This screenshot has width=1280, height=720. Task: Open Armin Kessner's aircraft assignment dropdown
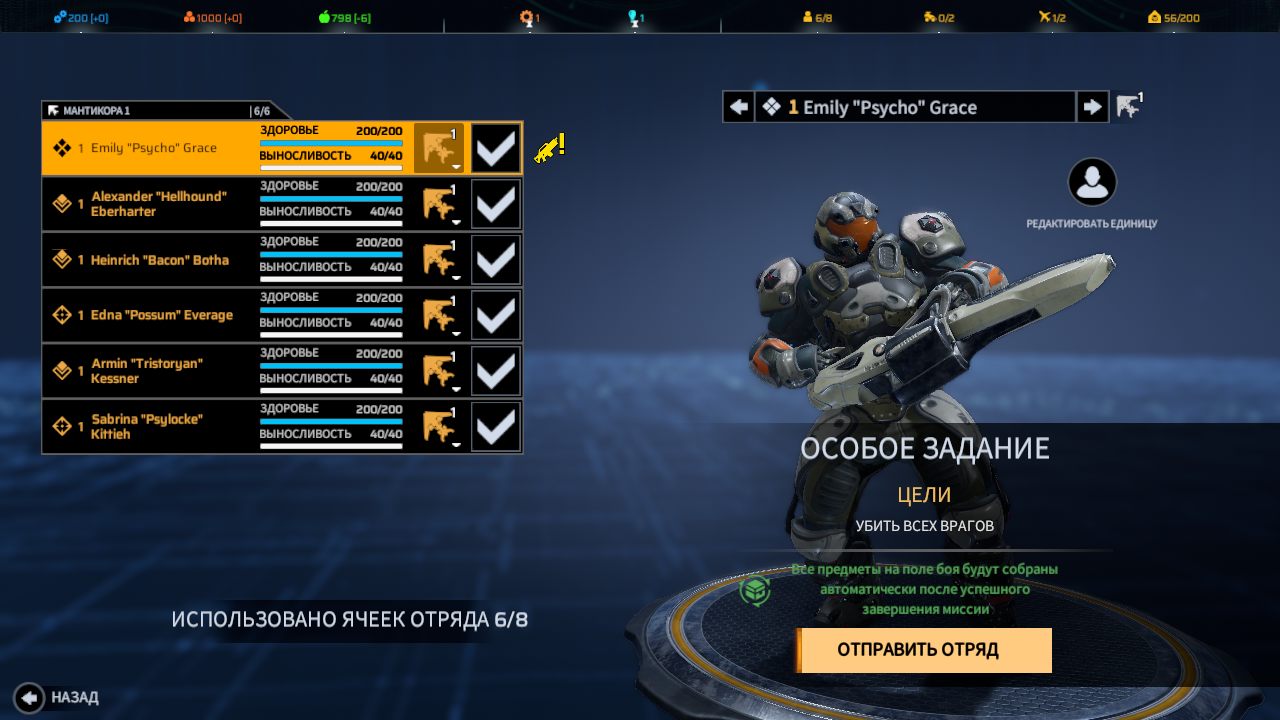point(439,371)
